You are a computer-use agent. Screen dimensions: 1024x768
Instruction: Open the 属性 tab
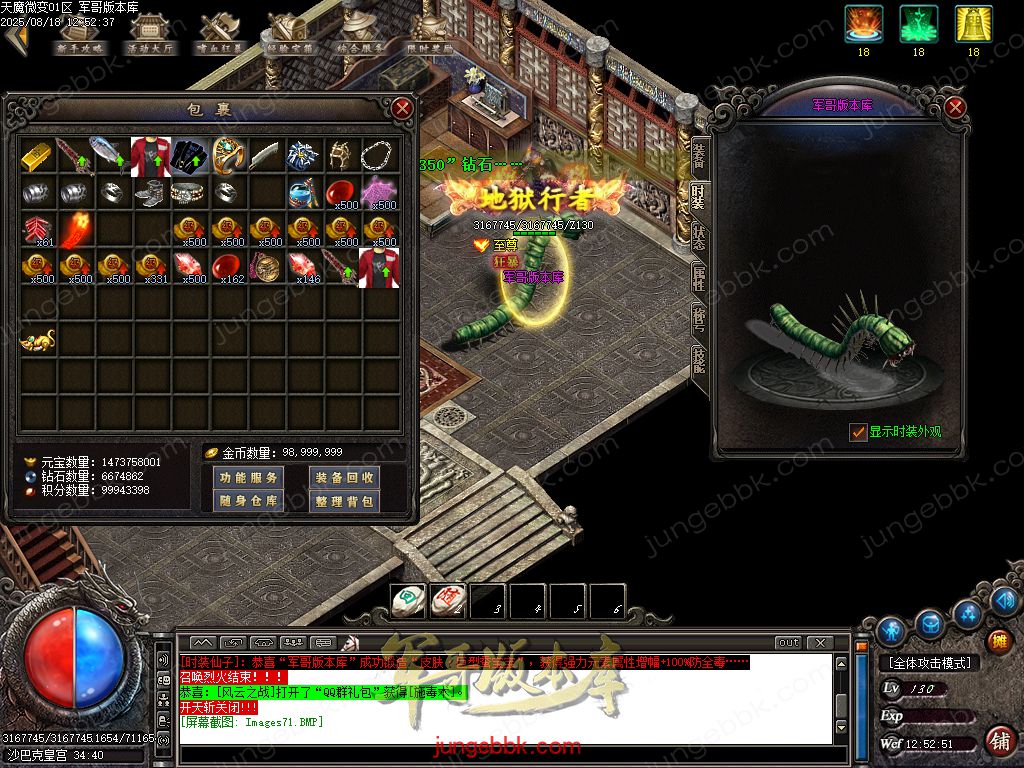pos(698,278)
